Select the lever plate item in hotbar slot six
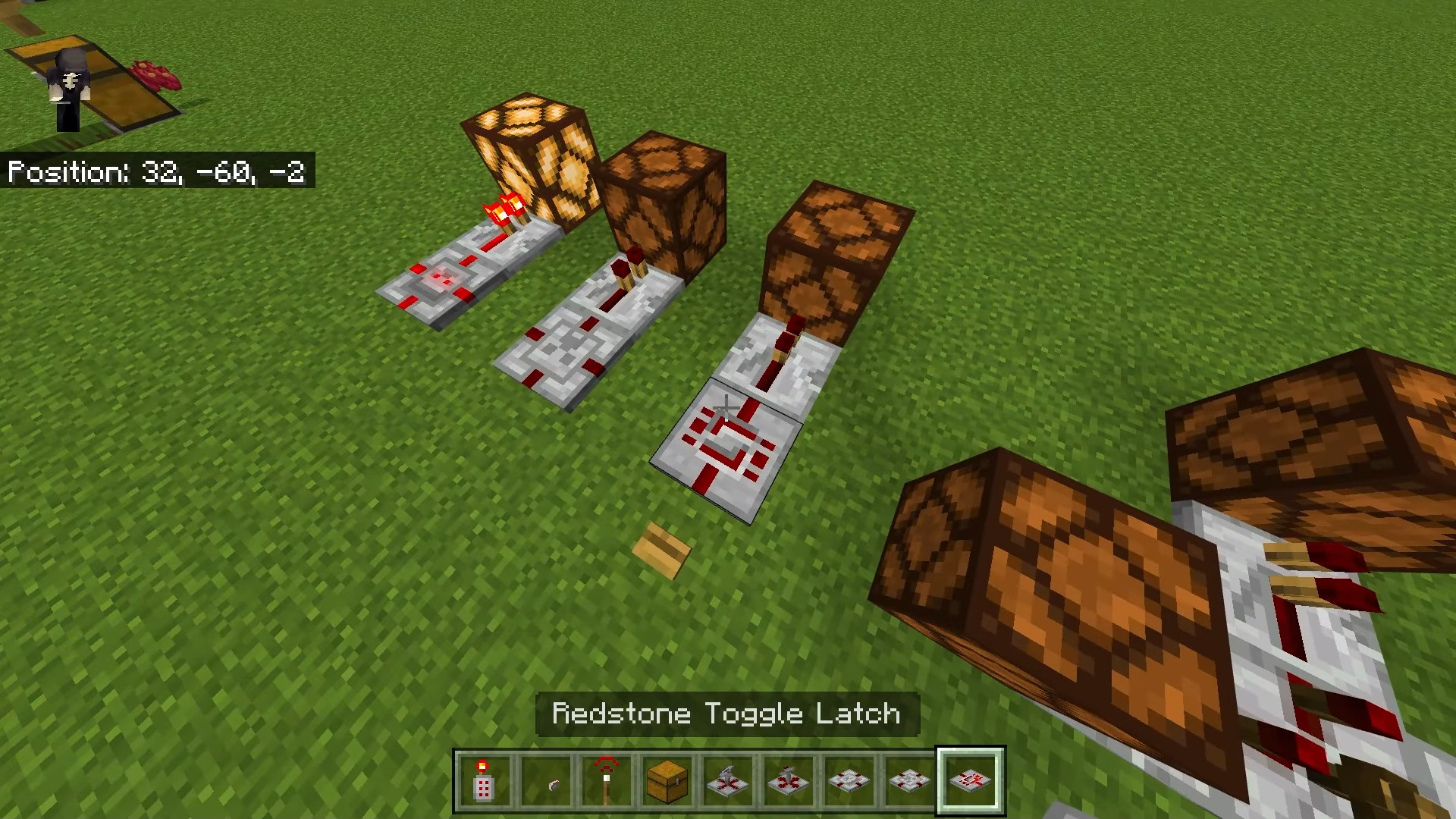Screen dimensions: 1456x819 pos(790,781)
